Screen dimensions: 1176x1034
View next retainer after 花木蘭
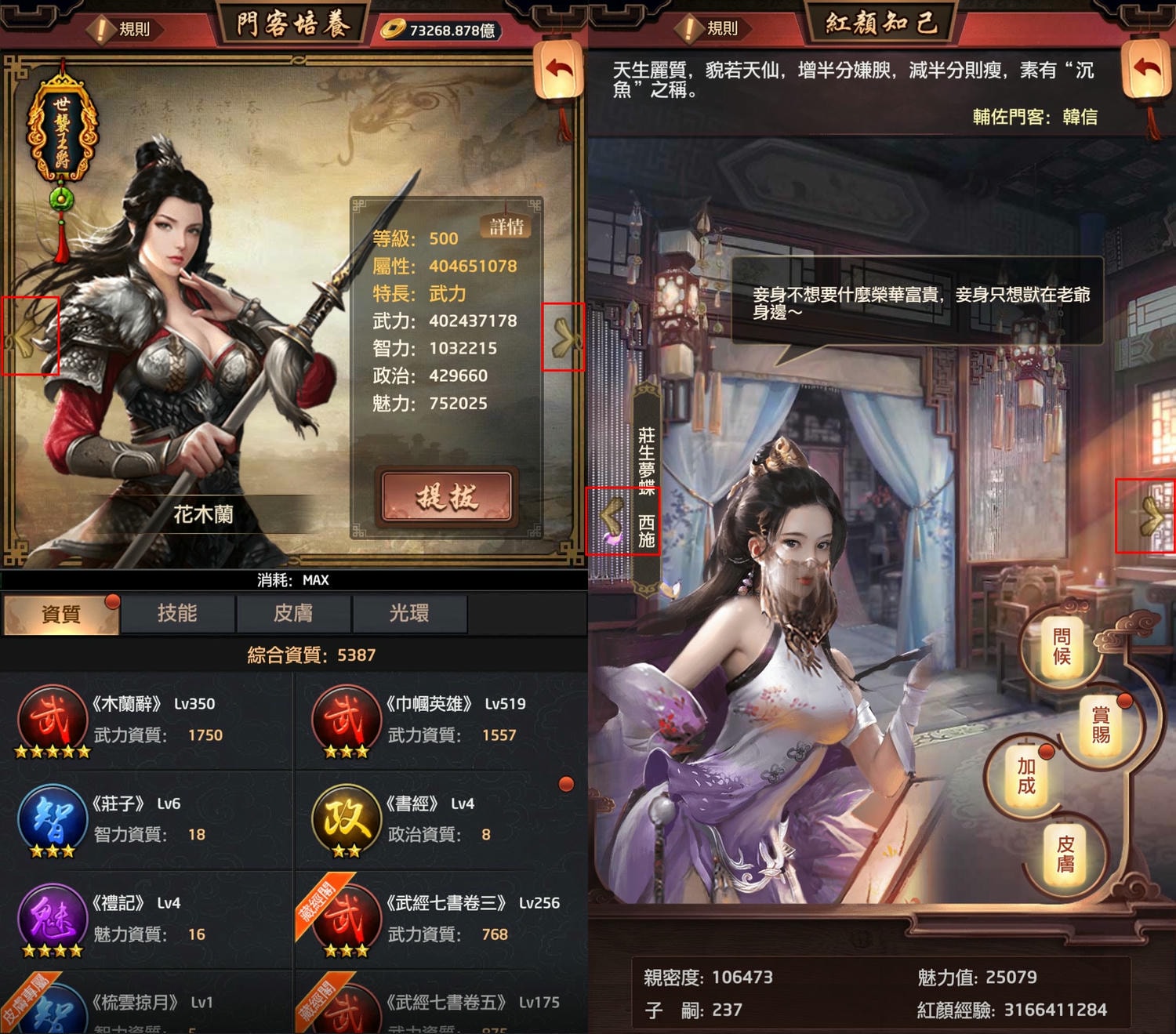coord(563,337)
